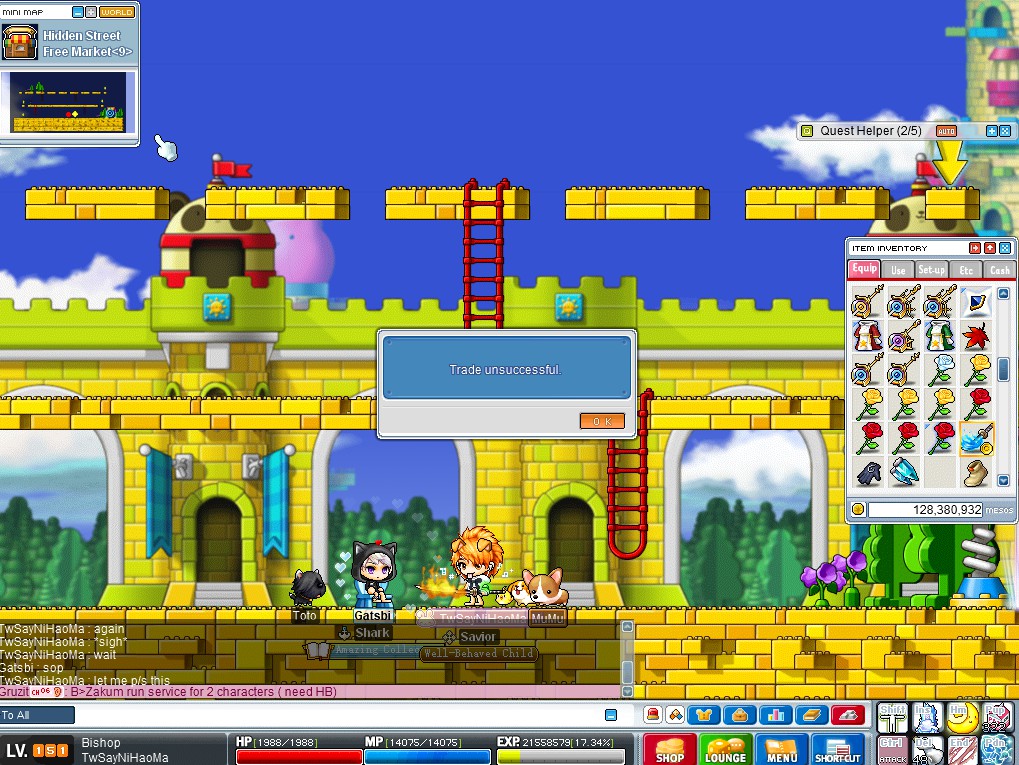This screenshot has width=1019, height=765.
Task: Open the Lounge button
Action: tap(725, 749)
